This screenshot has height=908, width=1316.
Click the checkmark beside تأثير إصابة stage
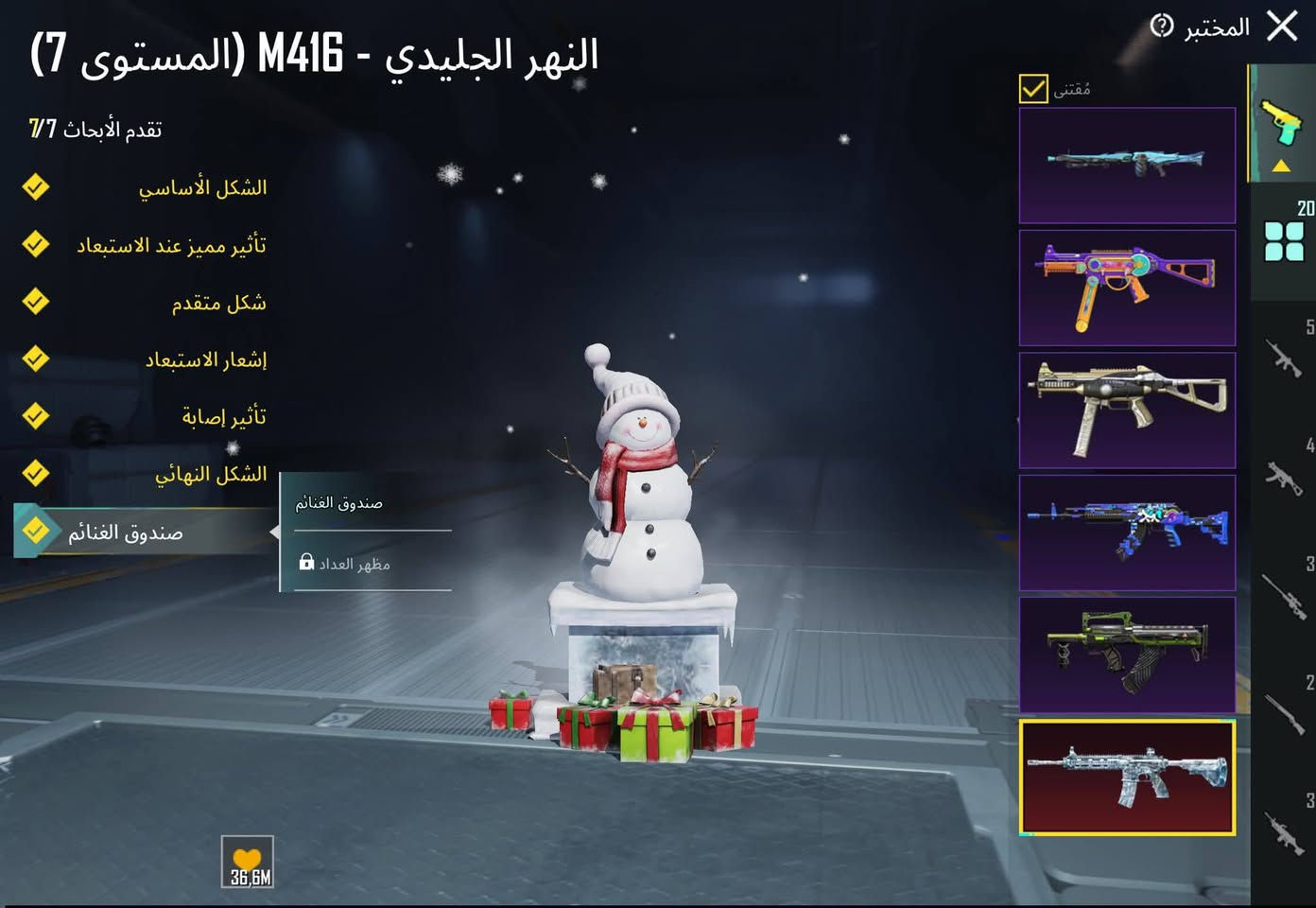(35, 415)
